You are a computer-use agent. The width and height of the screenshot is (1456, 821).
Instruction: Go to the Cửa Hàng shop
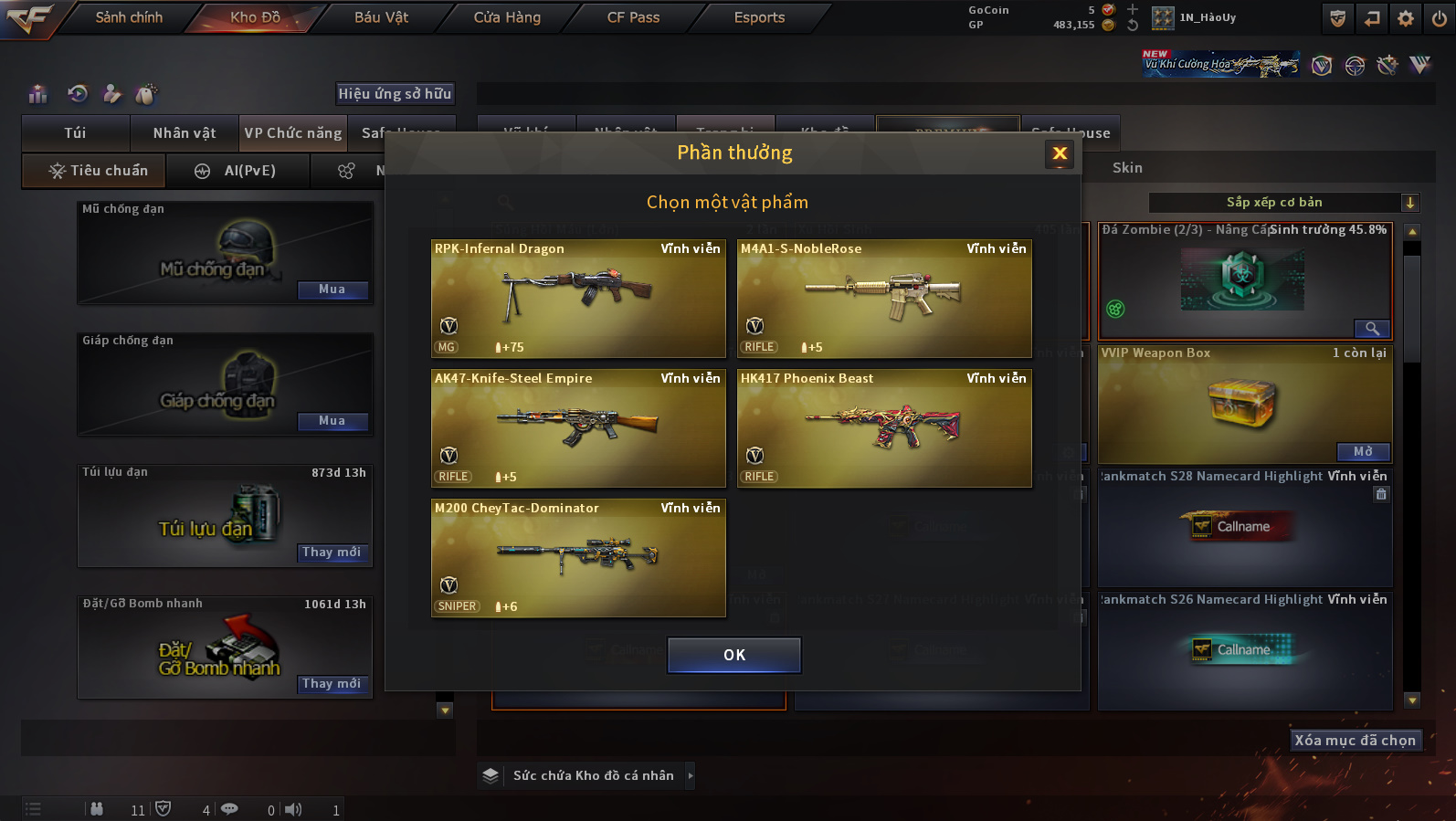tap(507, 17)
